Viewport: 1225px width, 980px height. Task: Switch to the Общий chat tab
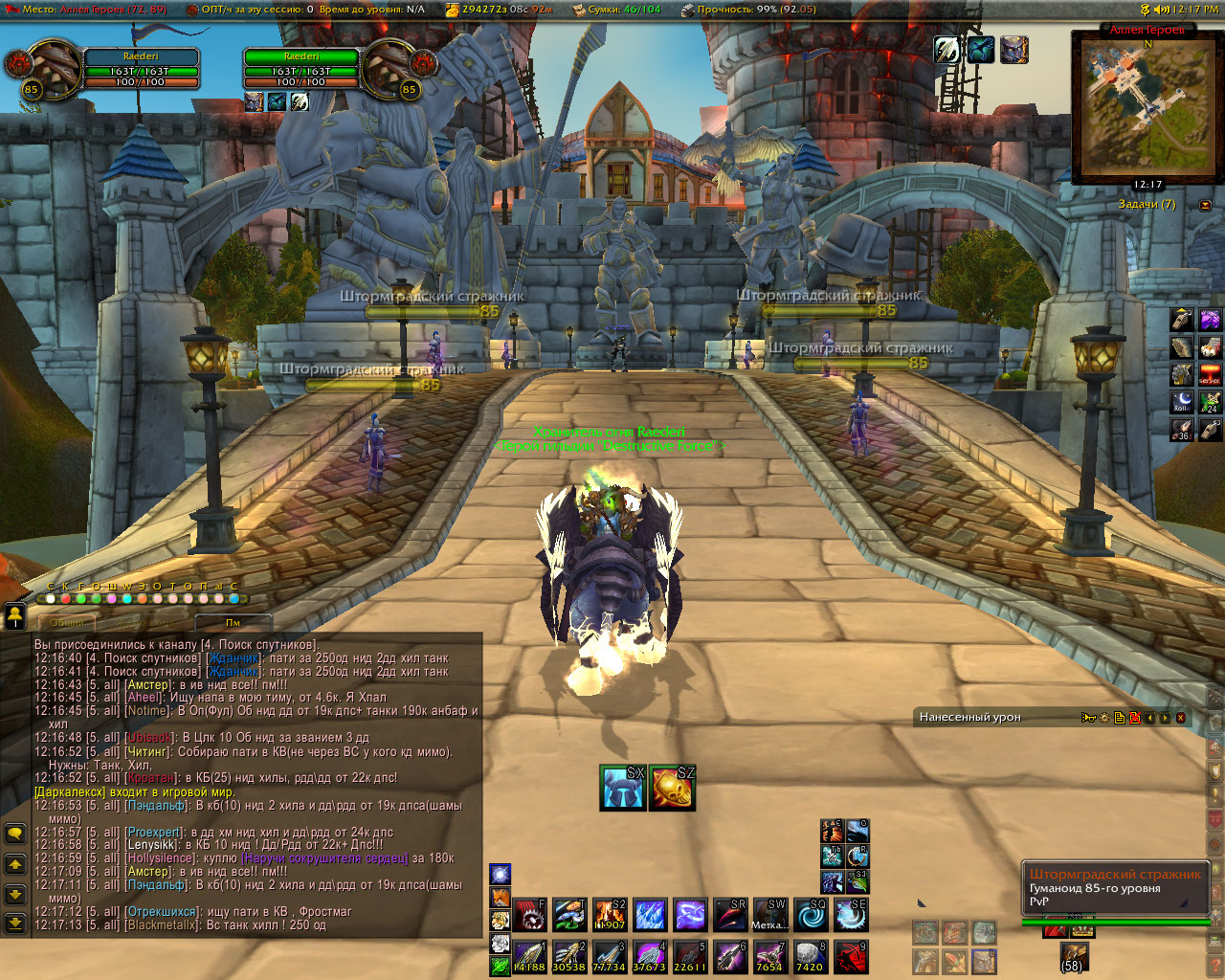pos(67,622)
